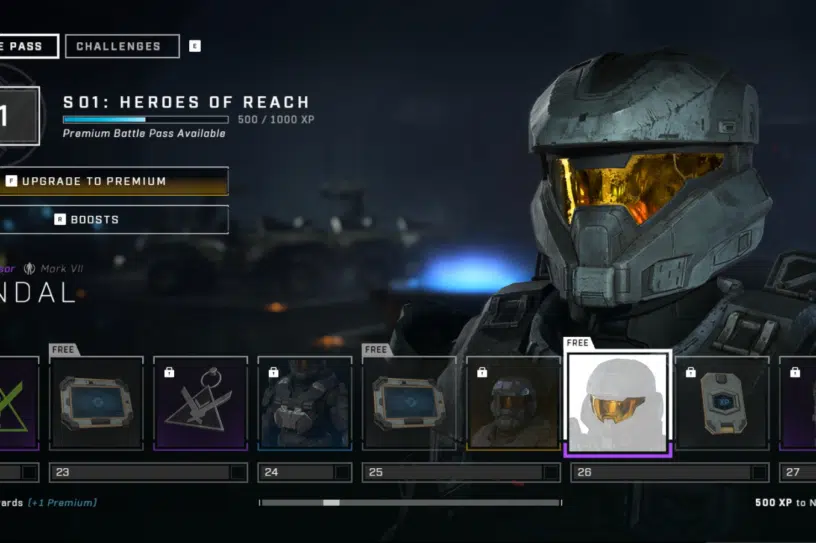Select the free tier 23 reward tile
Image resolution: width=816 pixels, height=543 pixels.
(x=95, y=403)
